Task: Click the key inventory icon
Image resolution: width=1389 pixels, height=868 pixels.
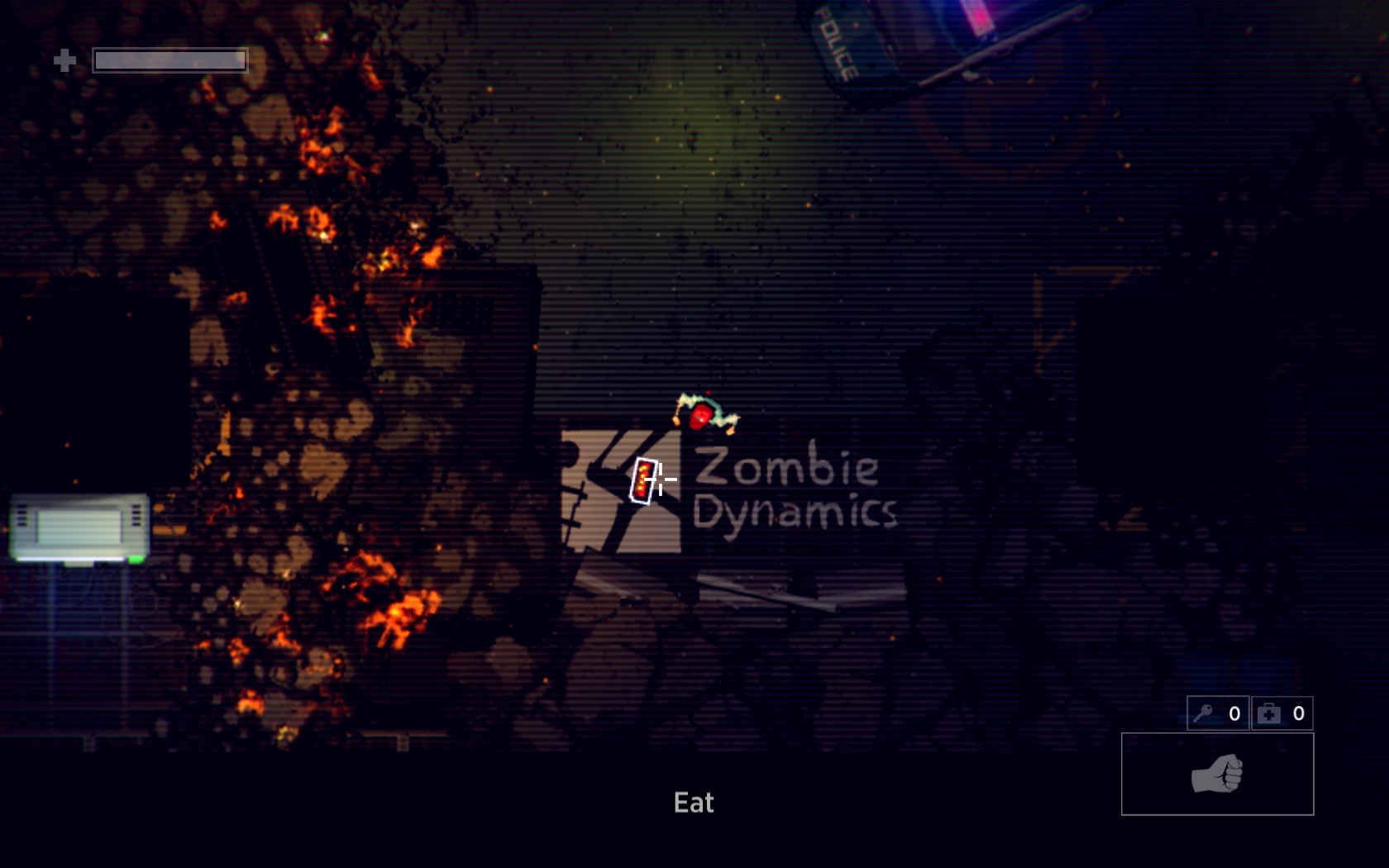Action: [x=1204, y=713]
